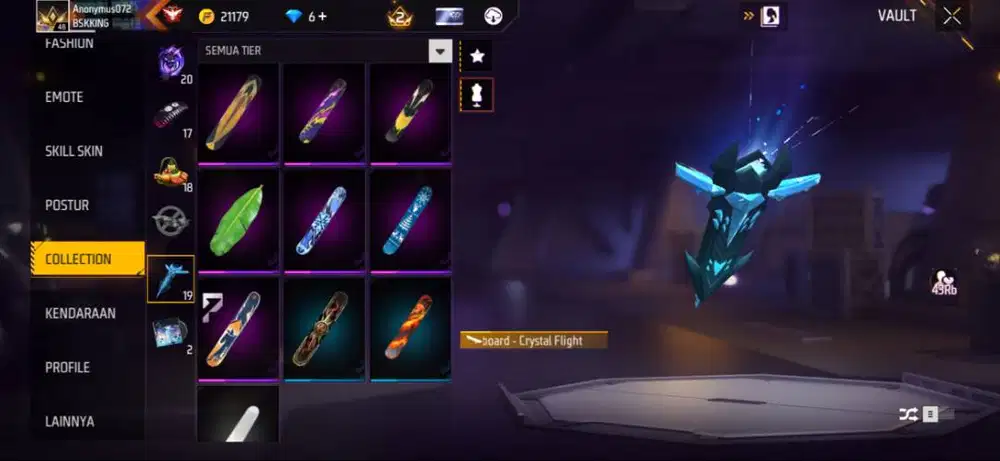
Task: Expand the Semua Tier dropdown
Action: tap(439, 51)
